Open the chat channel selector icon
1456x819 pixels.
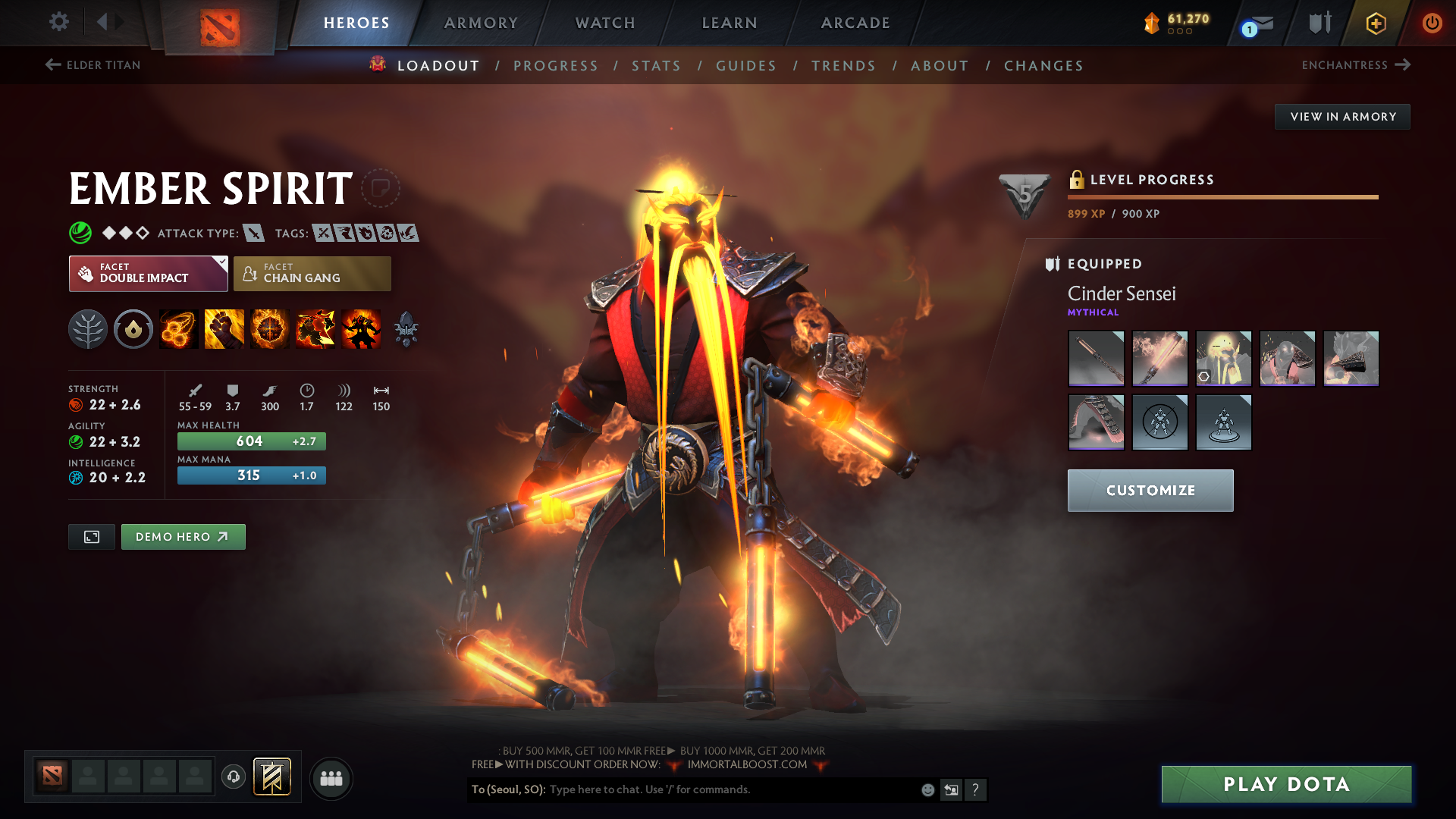(x=952, y=789)
